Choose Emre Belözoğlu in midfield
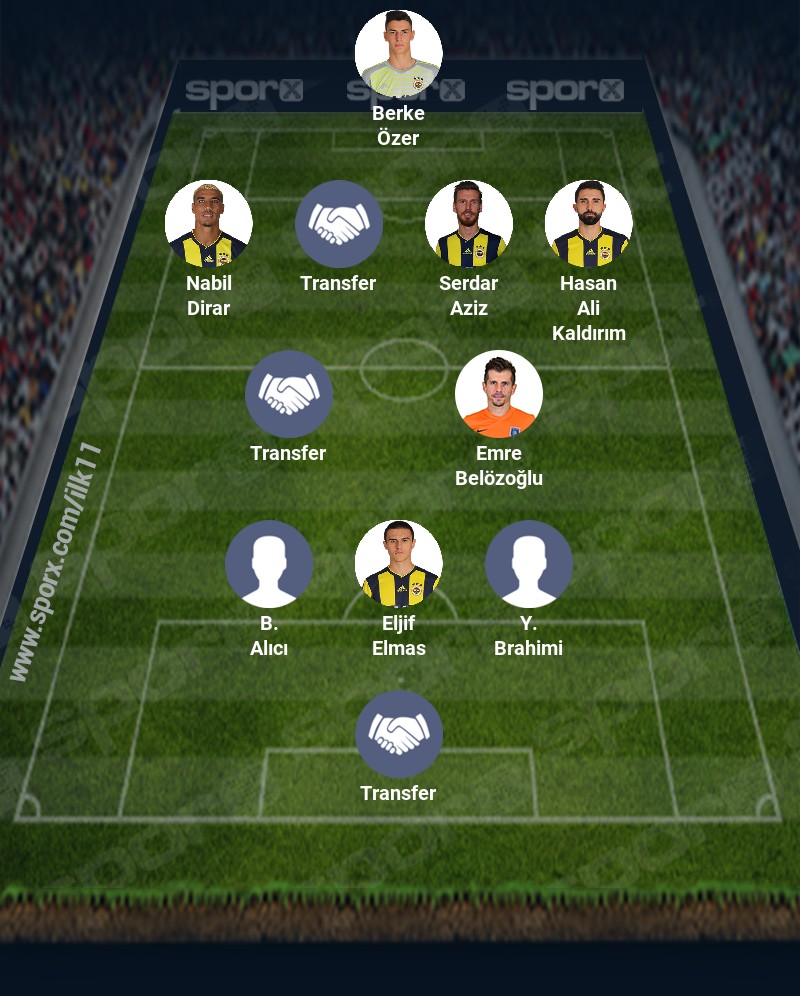The height and width of the screenshot is (996, 800). coord(498,394)
